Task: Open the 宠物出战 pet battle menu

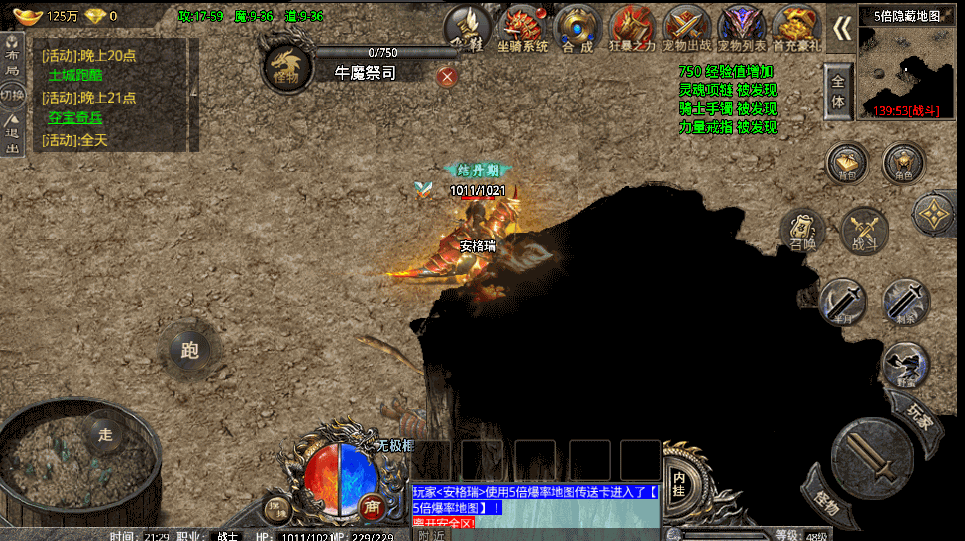Action: coord(686,27)
